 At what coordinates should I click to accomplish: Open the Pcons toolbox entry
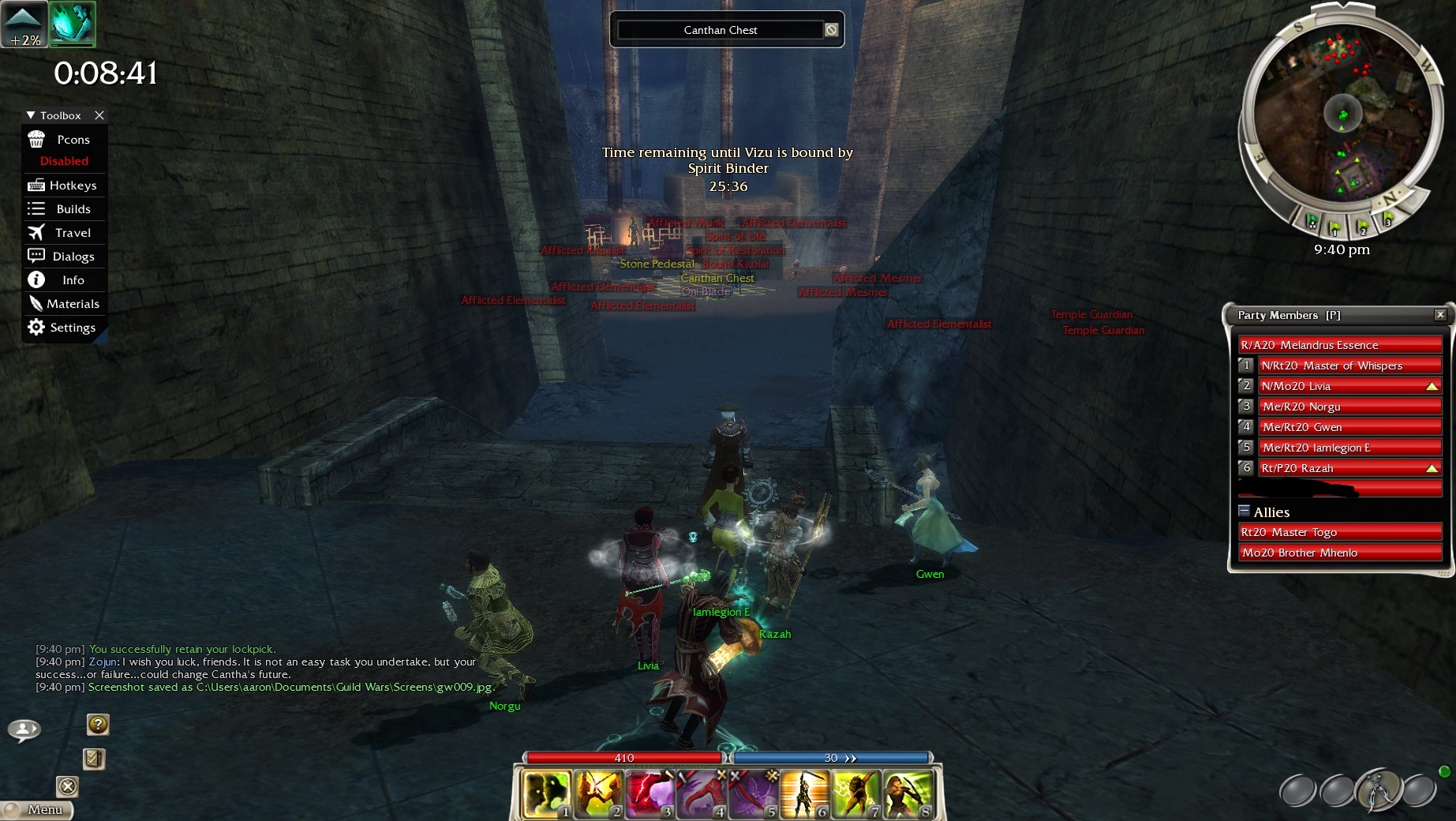pyautogui.click(x=64, y=140)
